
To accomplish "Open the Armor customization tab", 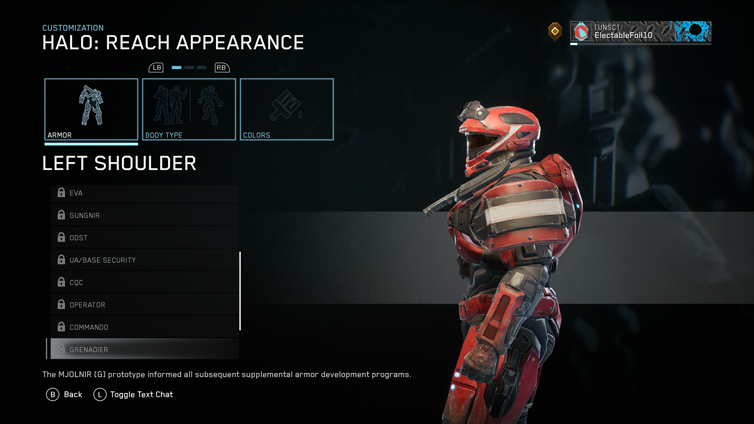I will click(91, 109).
